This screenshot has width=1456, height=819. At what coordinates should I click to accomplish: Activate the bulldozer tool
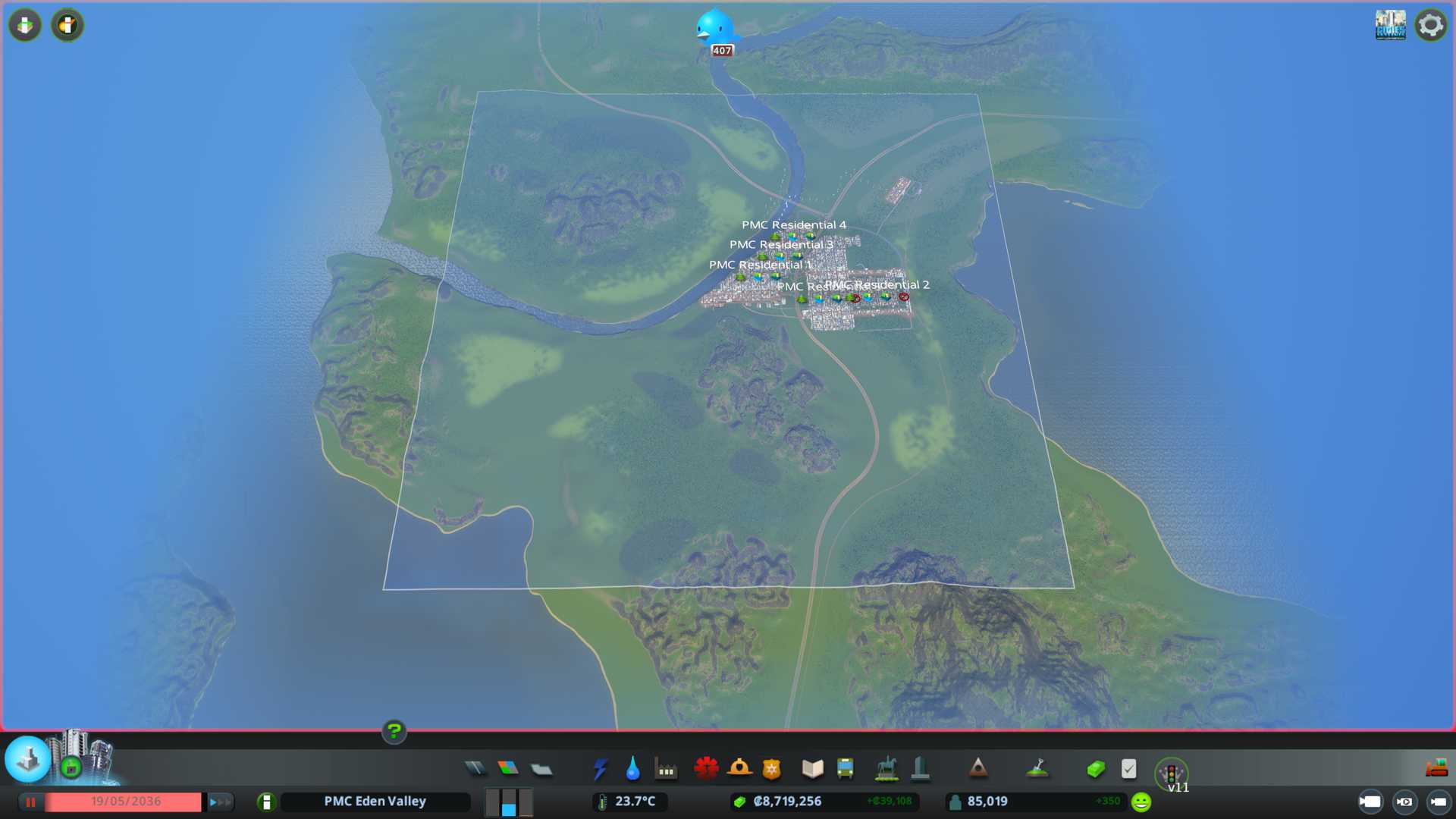point(1436,769)
